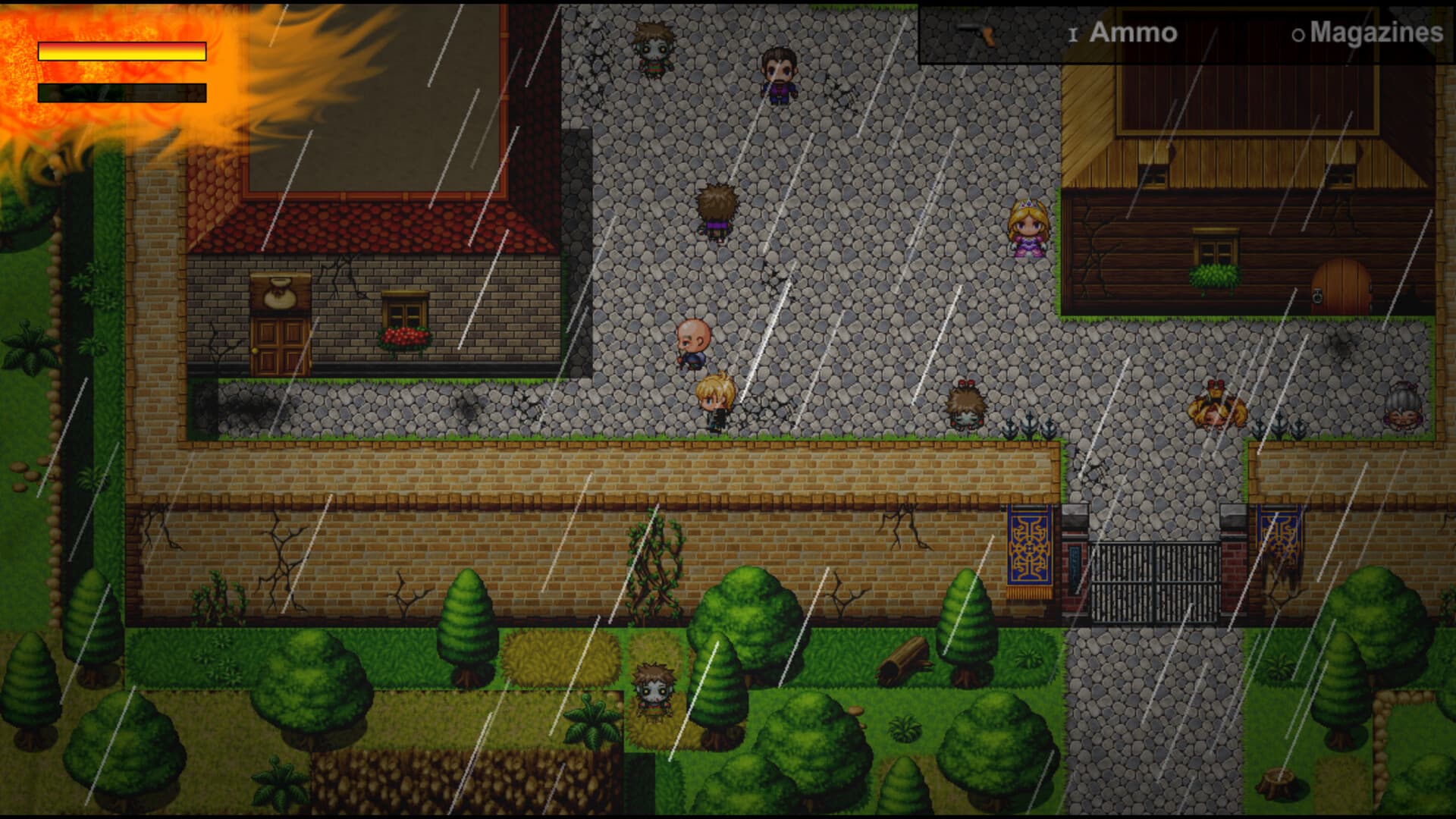
Task: Click the empty black bar below the health bar
Action: coord(121,93)
